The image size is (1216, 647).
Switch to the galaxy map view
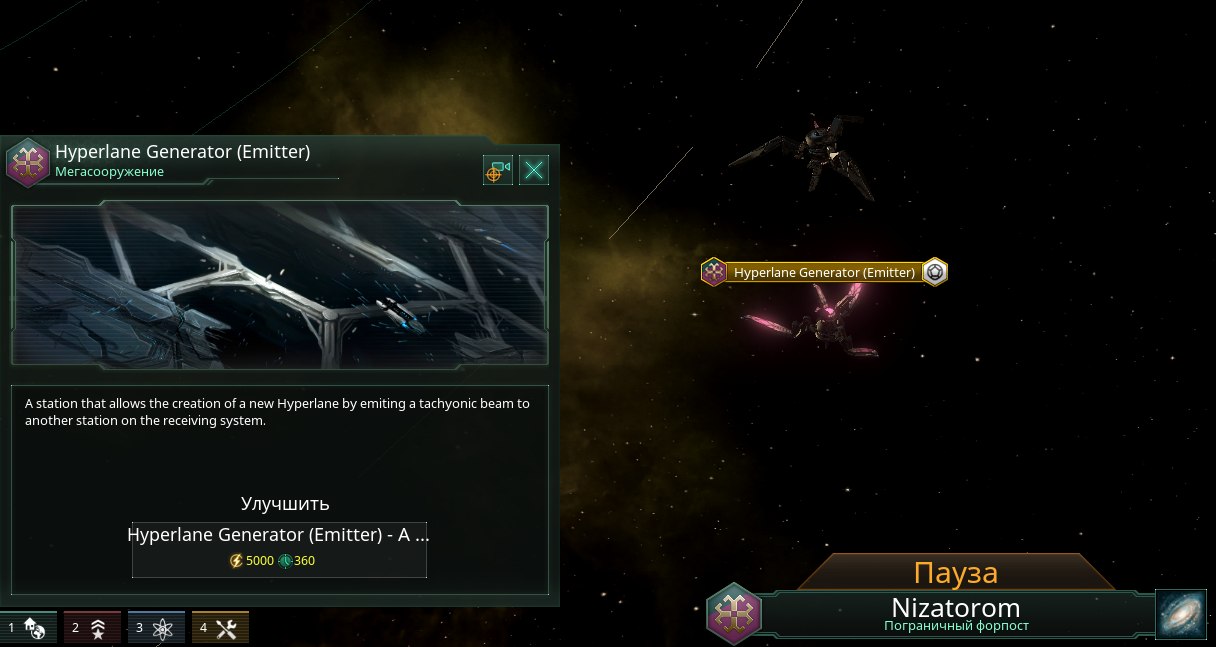1182,614
